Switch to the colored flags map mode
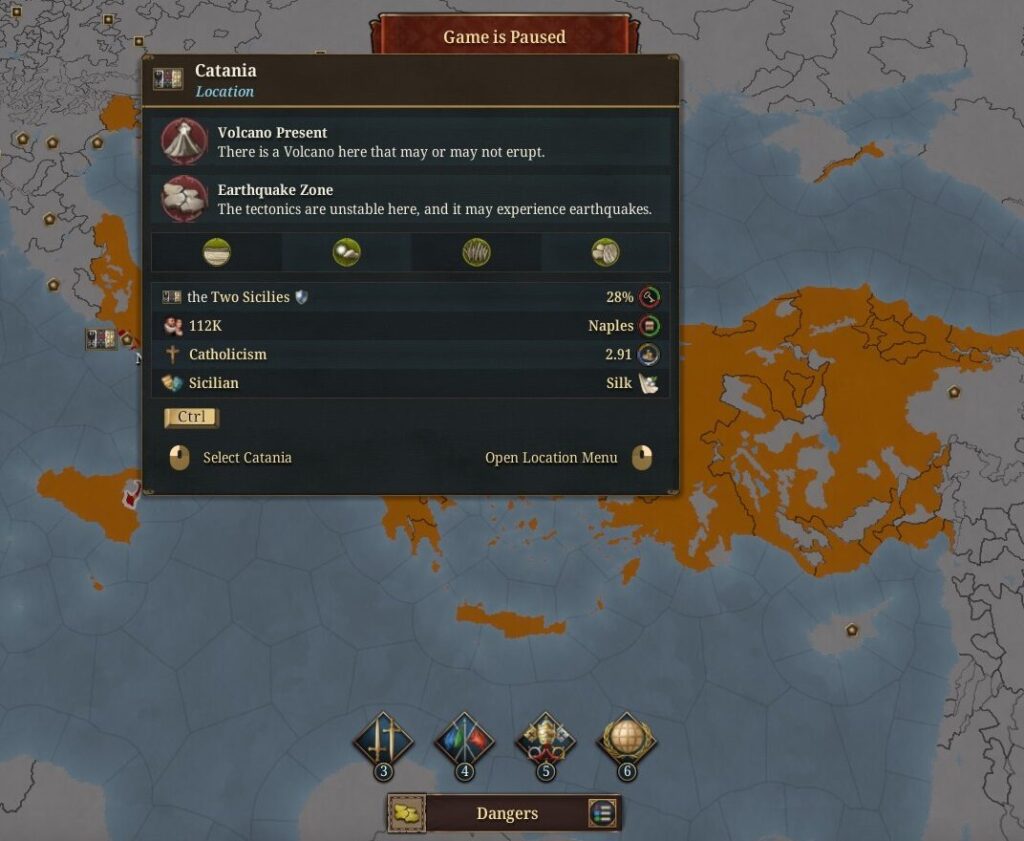 click(x=464, y=741)
